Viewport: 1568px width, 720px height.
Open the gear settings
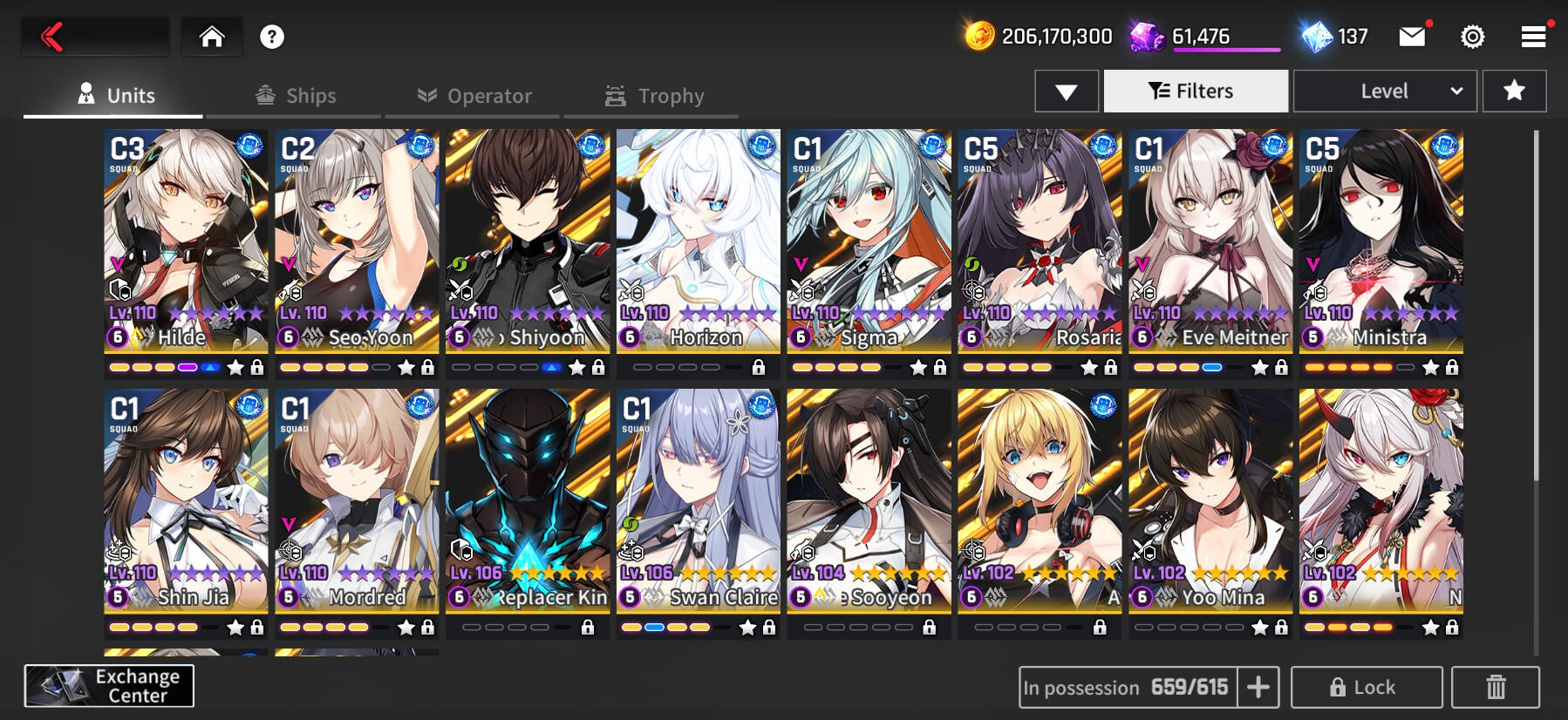click(x=1472, y=37)
